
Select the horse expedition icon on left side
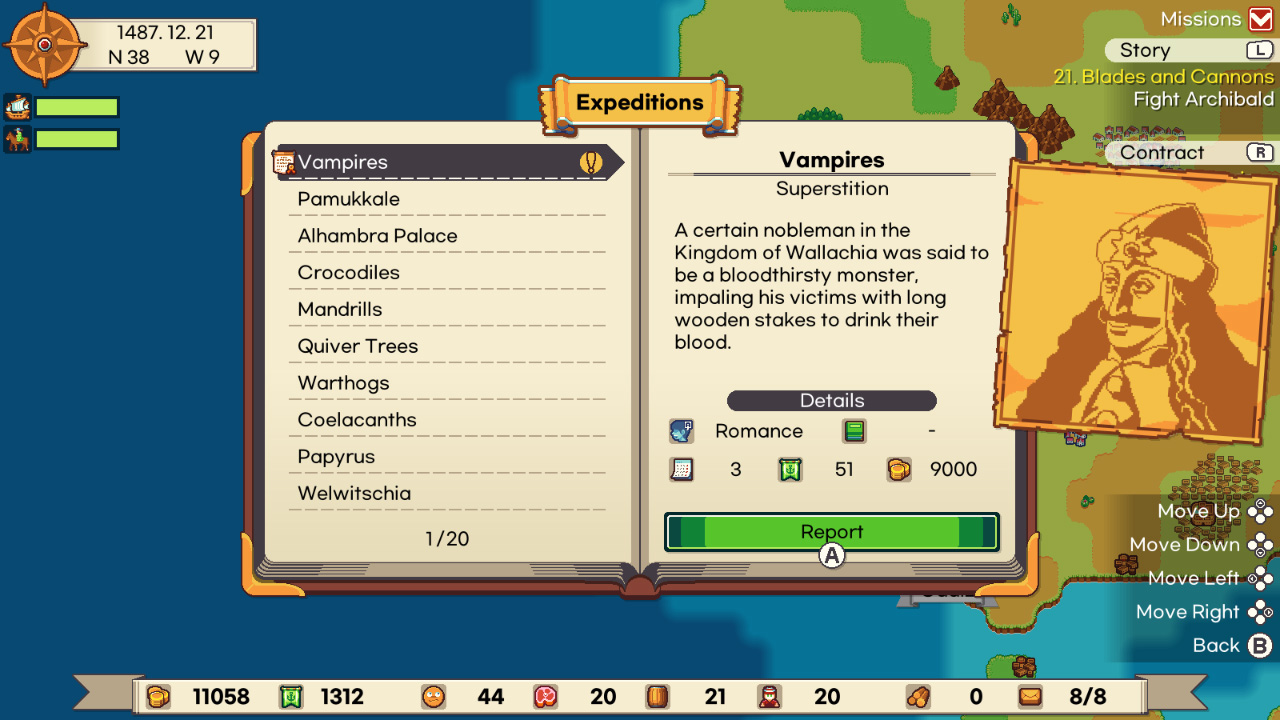tap(16, 138)
